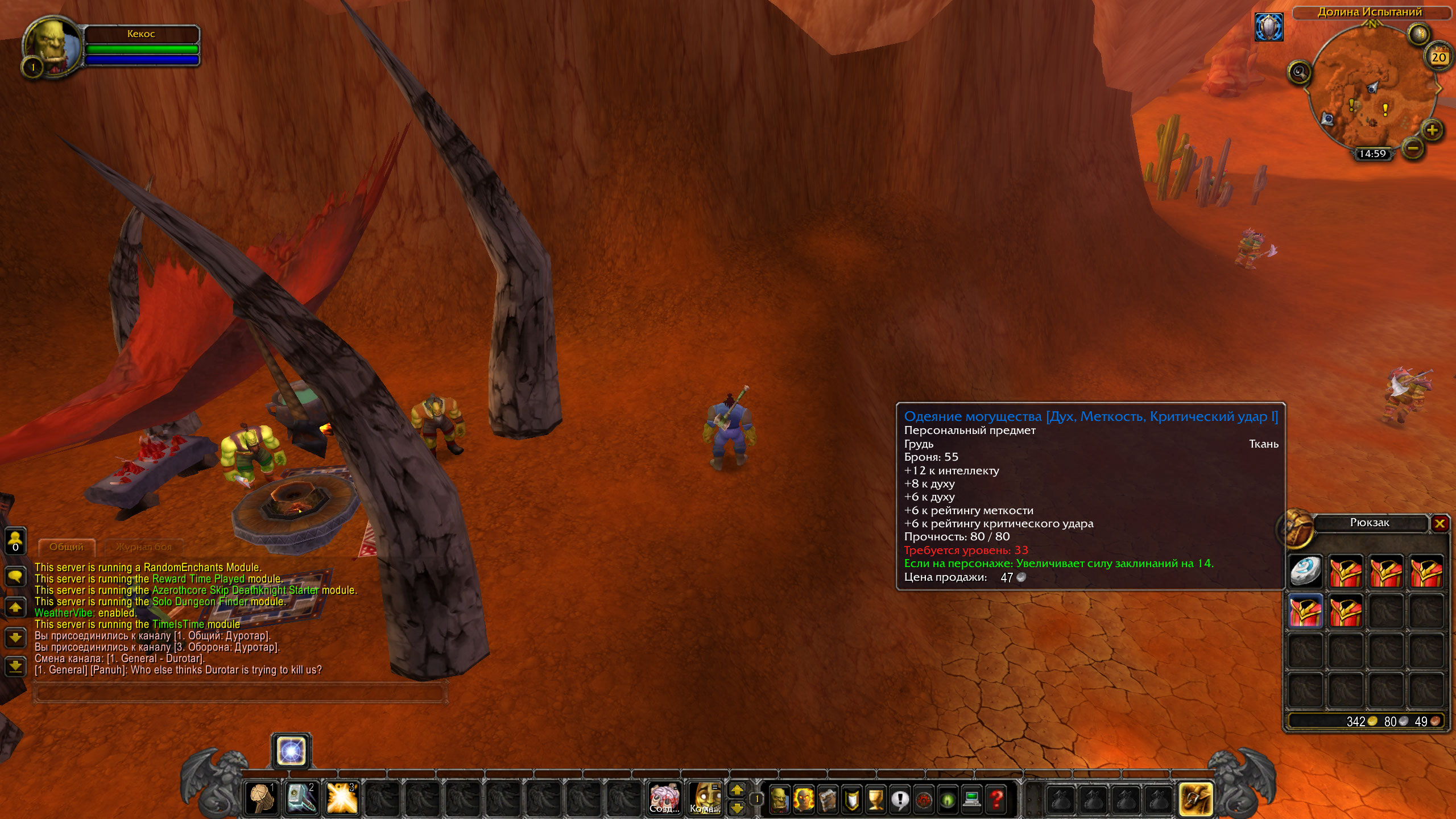Screen dimensions: 1456x819
Task: Open the Журнал боя combat log tab
Action: pos(143,547)
